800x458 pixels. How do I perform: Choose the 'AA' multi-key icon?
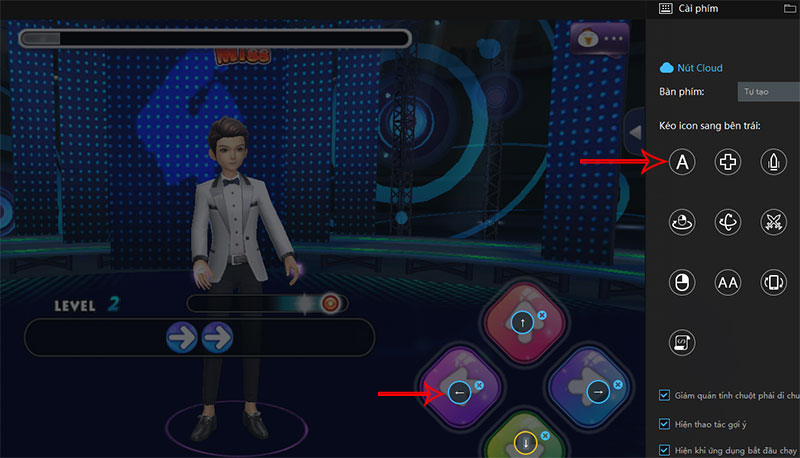click(x=728, y=282)
